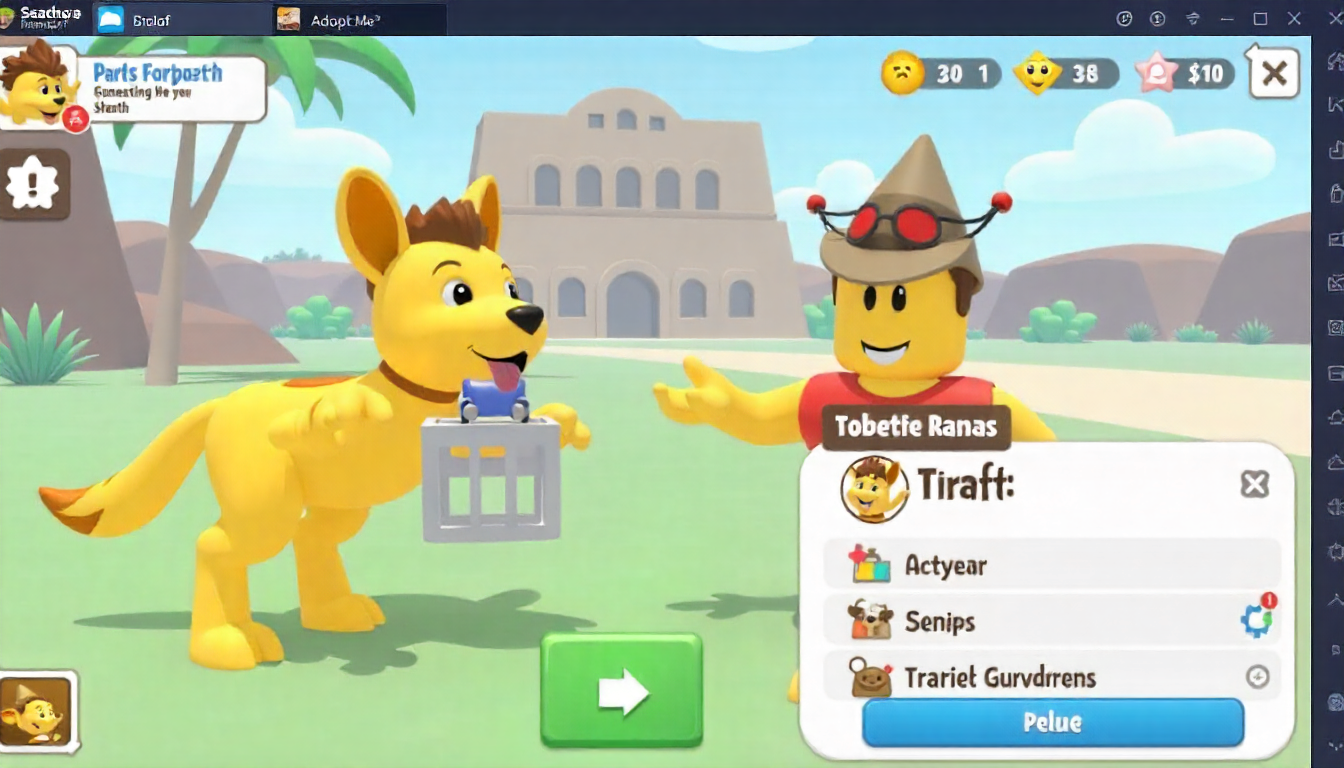Click the blue gear icon with notification
1344x768 pixels.
click(x=1256, y=620)
